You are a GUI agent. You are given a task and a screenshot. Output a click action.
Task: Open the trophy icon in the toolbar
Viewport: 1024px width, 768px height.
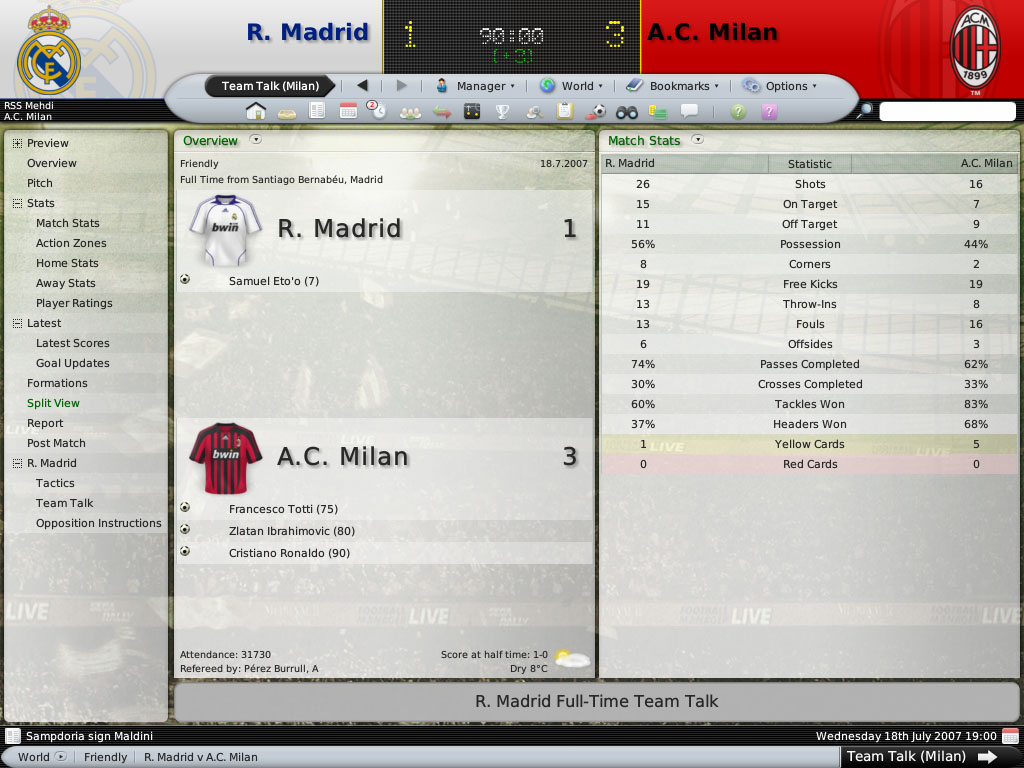[503, 111]
